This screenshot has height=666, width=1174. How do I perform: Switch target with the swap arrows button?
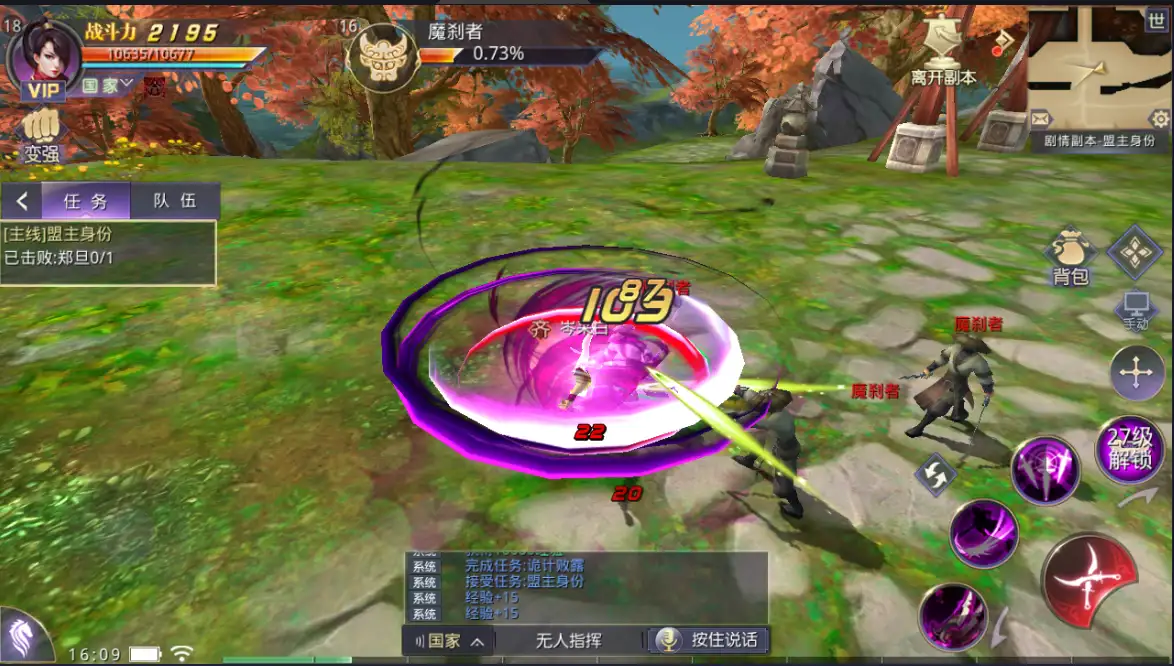(x=937, y=474)
